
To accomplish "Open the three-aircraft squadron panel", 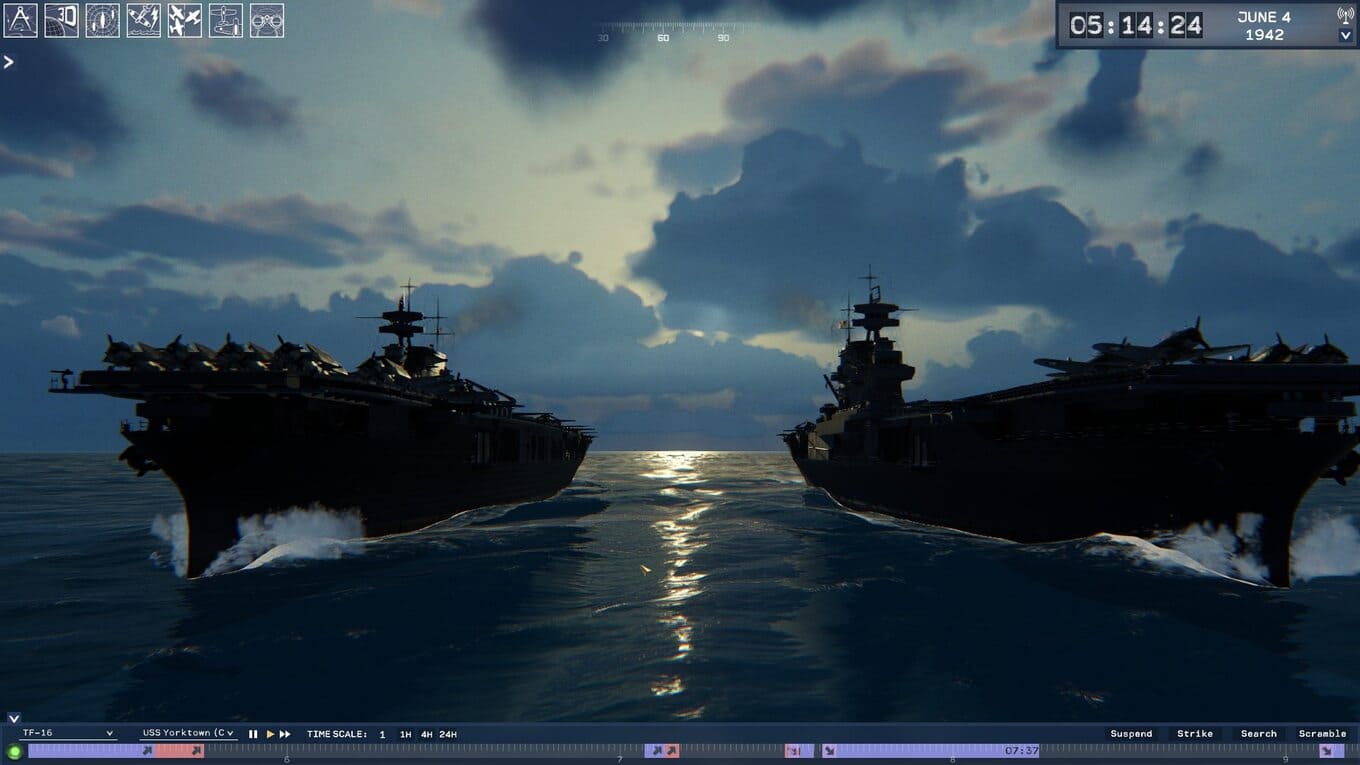I will pos(184,20).
